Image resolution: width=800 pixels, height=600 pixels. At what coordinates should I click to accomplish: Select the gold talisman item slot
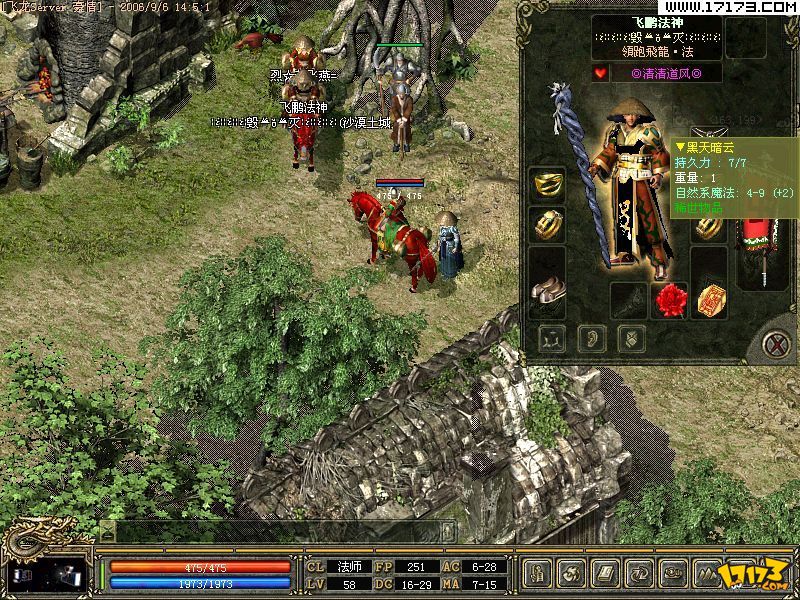click(x=710, y=298)
